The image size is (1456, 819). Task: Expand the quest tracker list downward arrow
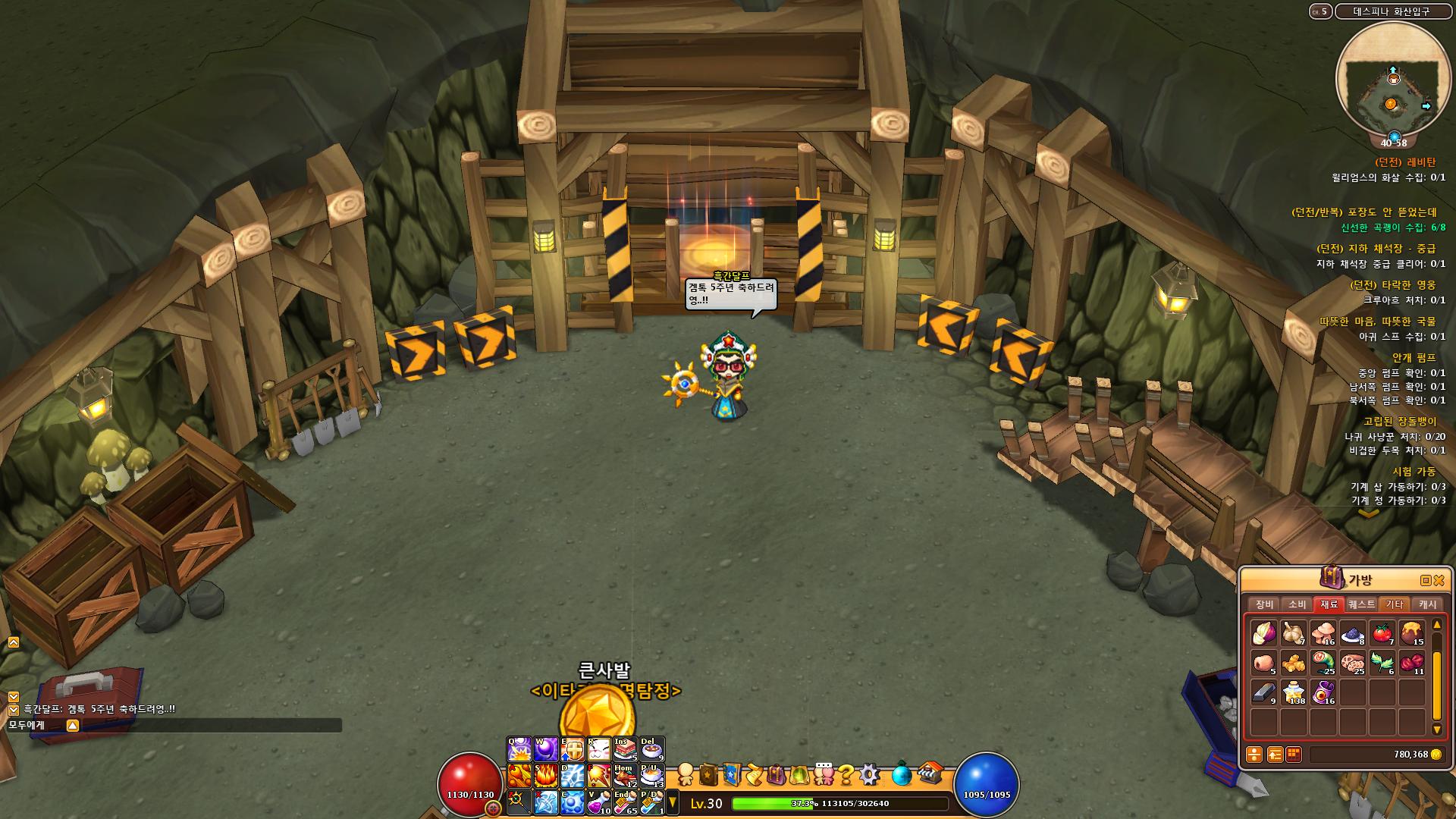[x=1368, y=514]
